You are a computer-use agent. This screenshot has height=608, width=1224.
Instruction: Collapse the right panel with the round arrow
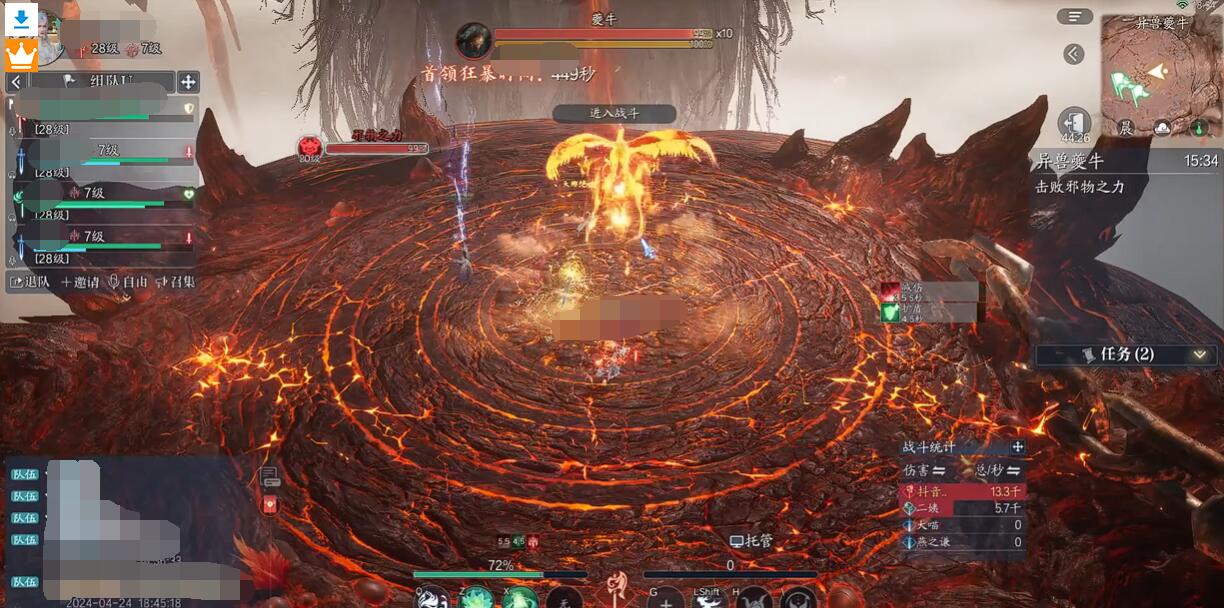(x=1074, y=54)
